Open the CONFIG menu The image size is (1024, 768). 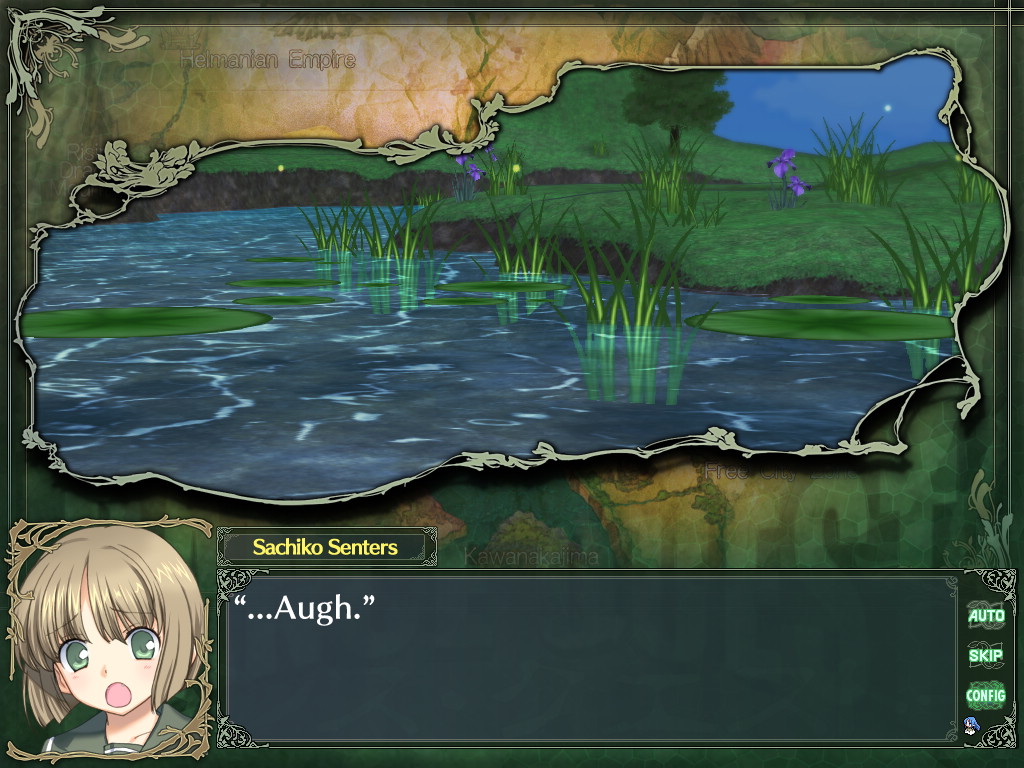coord(985,694)
